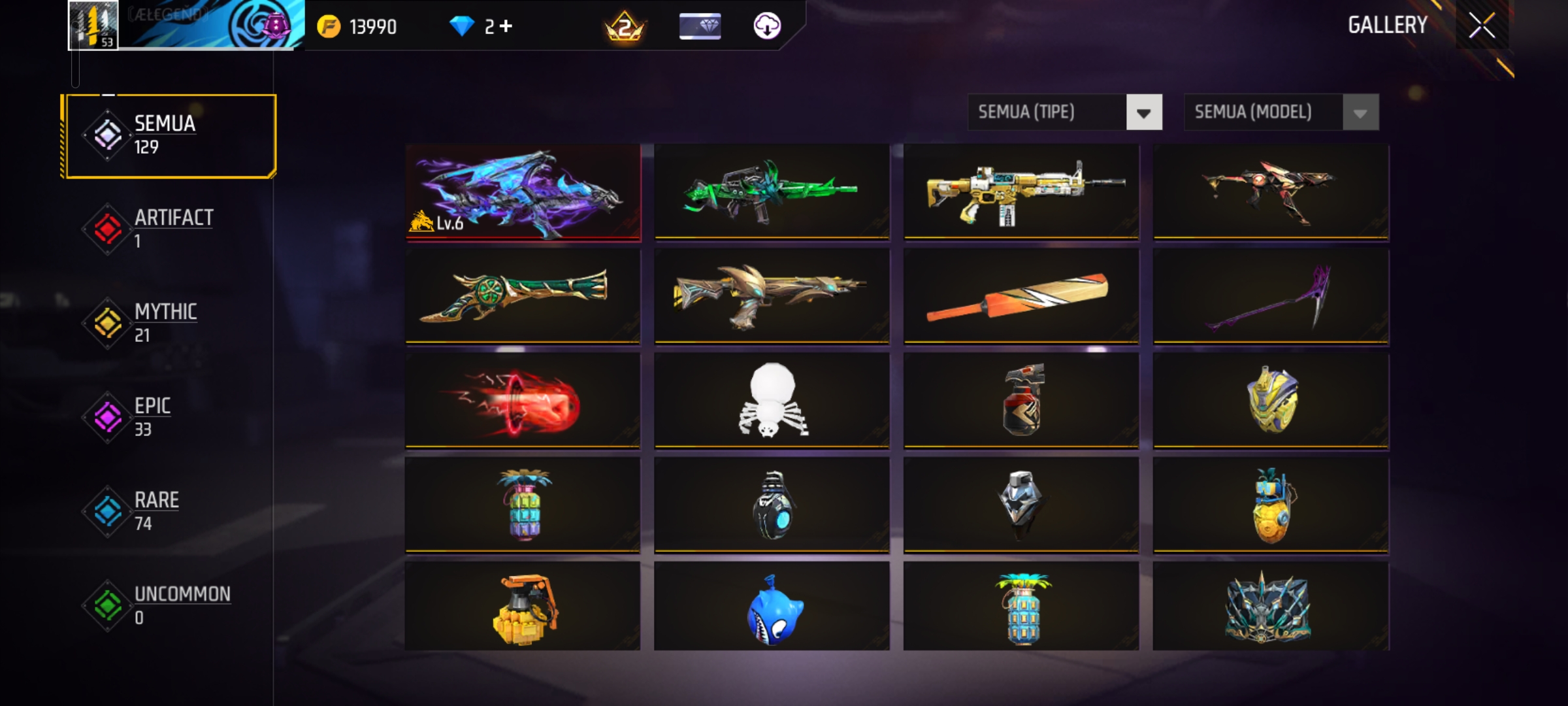Screen dimensions: 1568x706
Task: Open the player profile banner
Action: (186, 25)
